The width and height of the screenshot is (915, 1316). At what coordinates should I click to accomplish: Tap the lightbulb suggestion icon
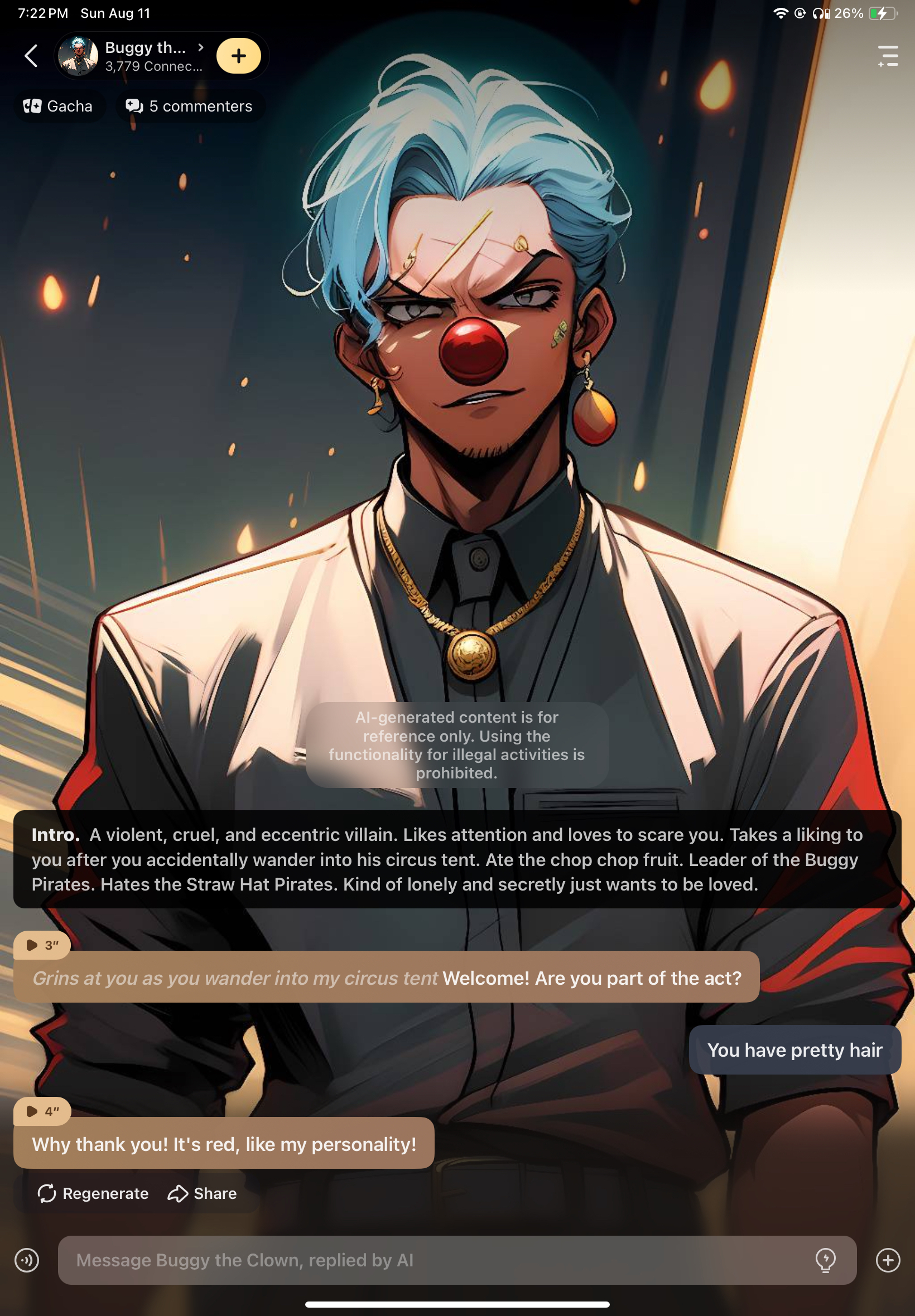(825, 1260)
